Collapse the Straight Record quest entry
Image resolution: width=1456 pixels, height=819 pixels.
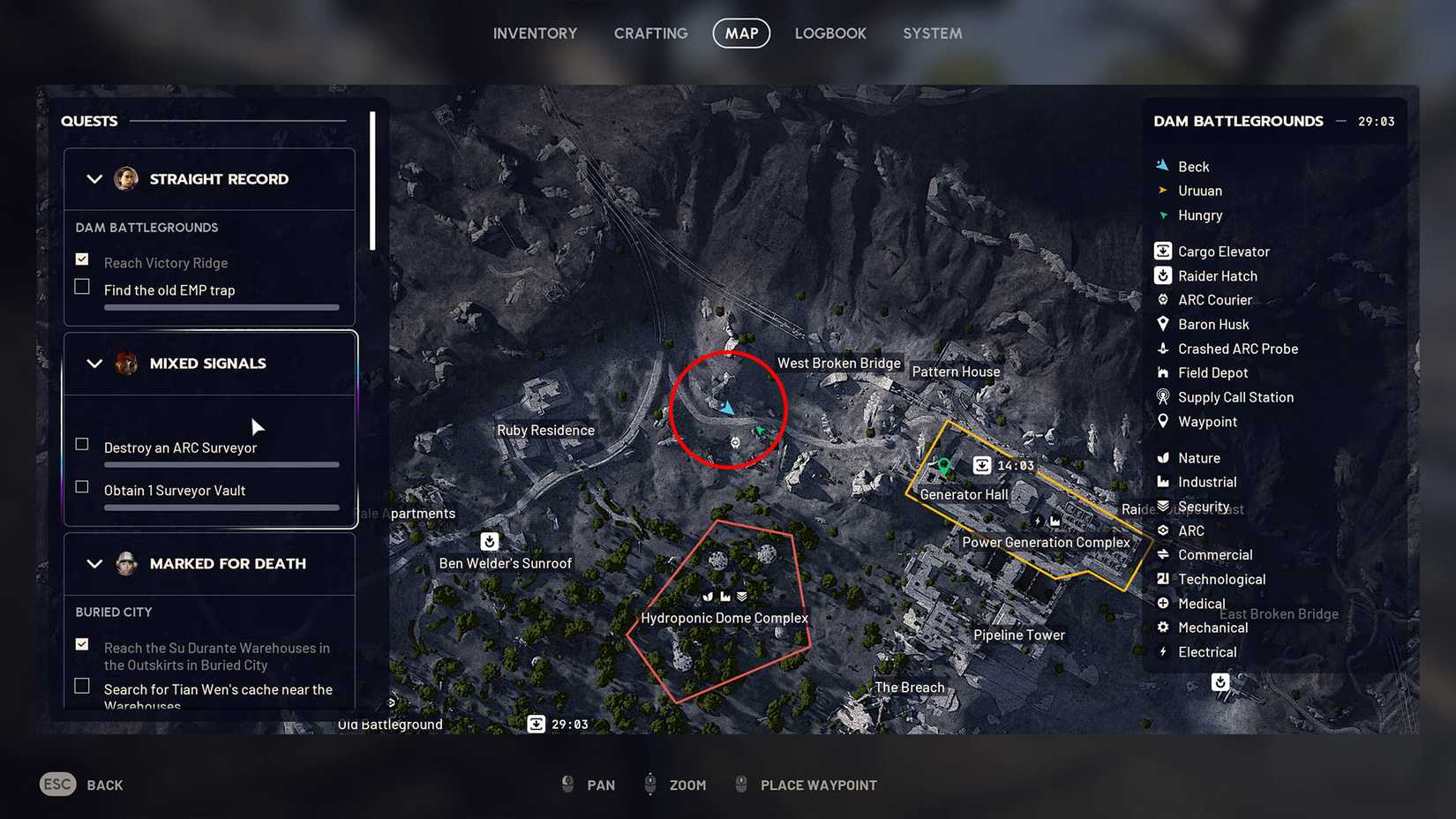95,179
